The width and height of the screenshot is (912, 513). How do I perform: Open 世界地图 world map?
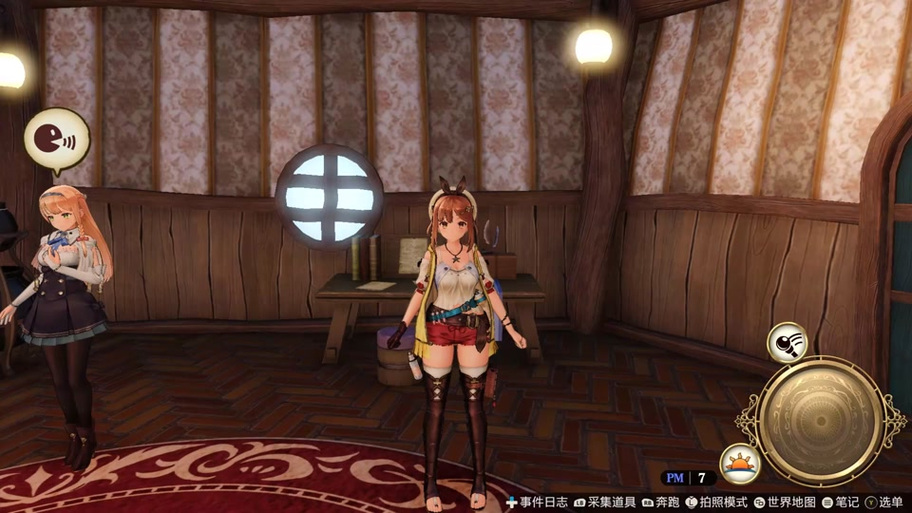(784, 502)
